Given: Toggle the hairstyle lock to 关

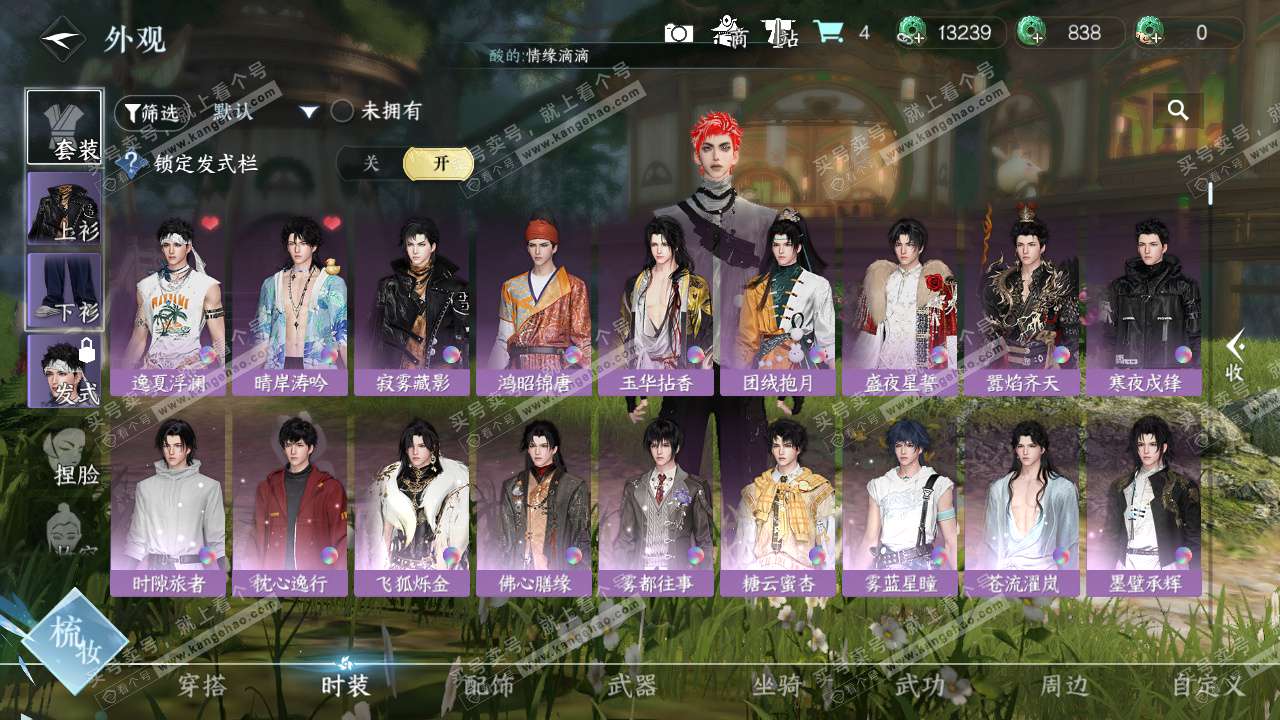Looking at the screenshot, I should [x=371, y=163].
